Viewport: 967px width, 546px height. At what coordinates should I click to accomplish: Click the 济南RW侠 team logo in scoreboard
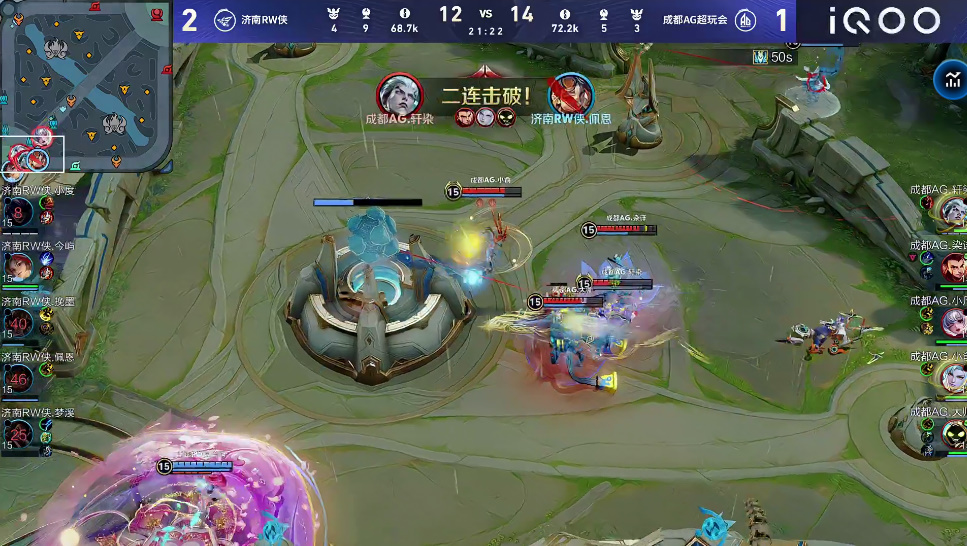coord(224,20)
